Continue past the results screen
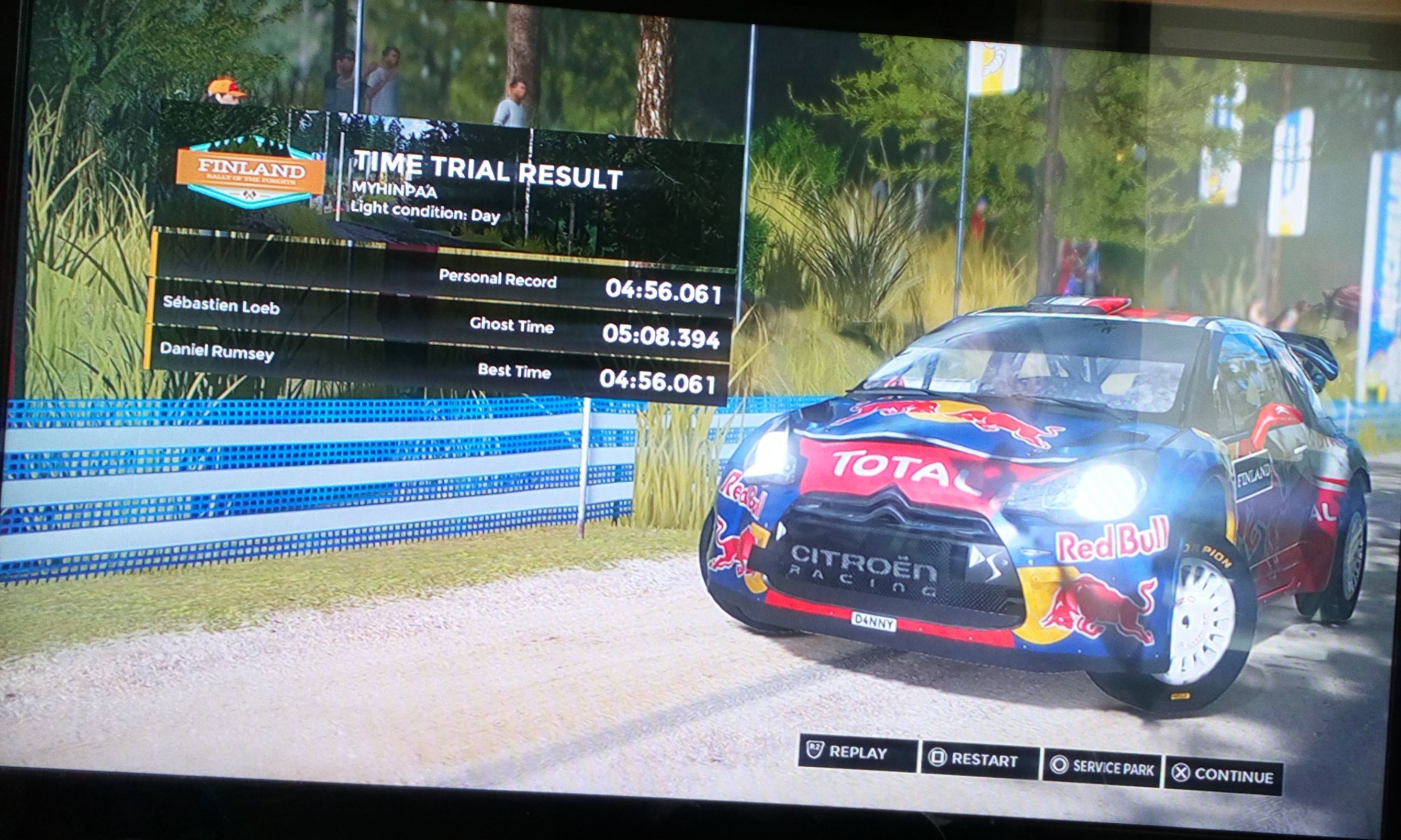Screen dimensions: 1401x840 [1223, 775]
